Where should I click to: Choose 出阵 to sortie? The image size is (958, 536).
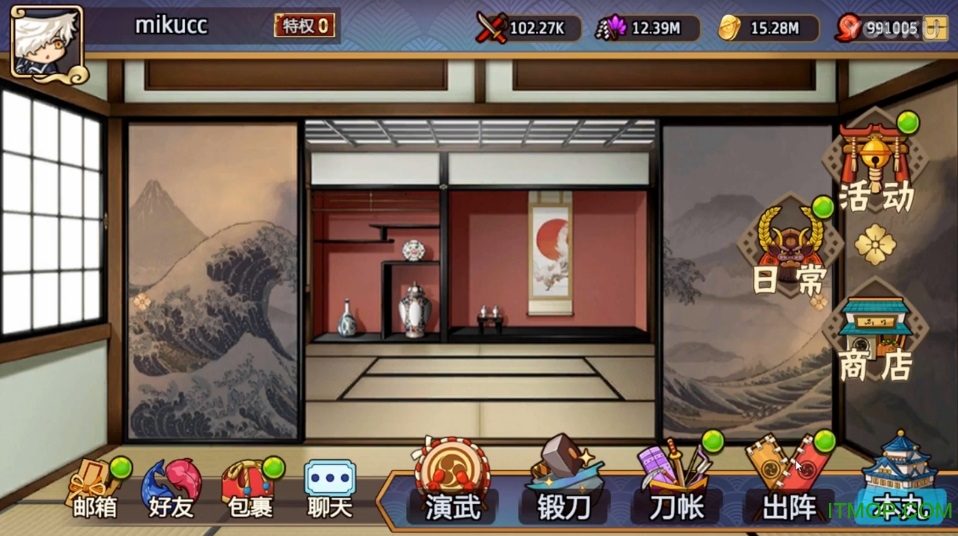coord(788,485)
